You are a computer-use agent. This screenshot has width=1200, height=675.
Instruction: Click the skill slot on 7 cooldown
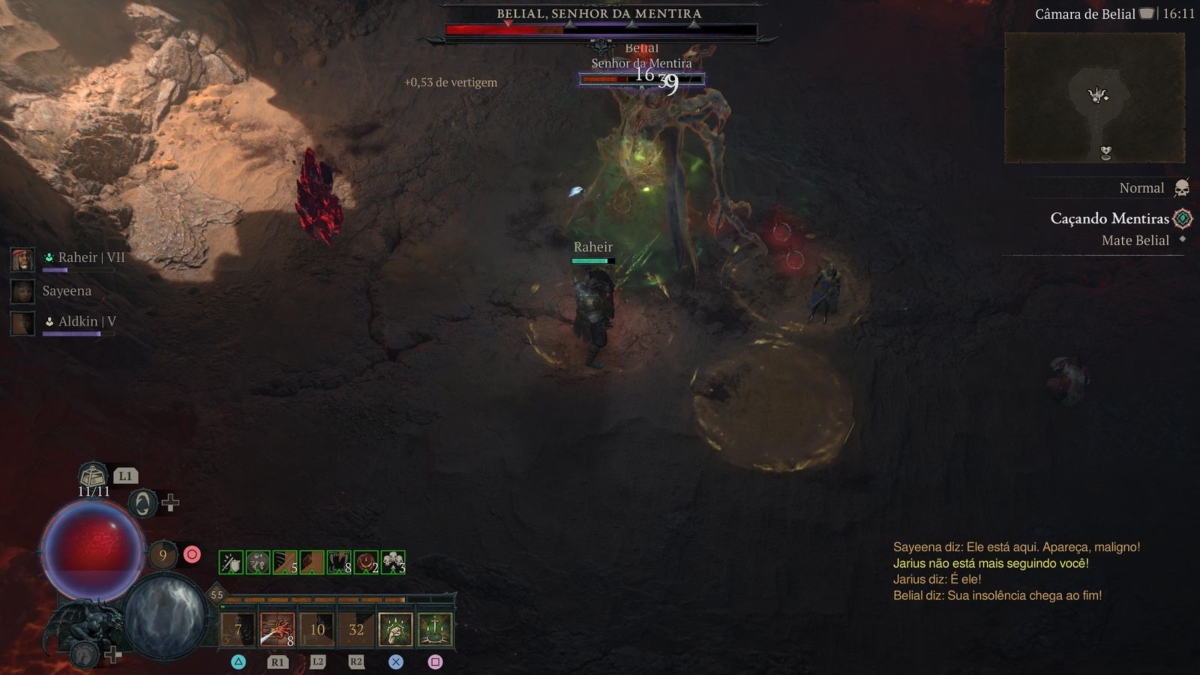click(238, 630)
